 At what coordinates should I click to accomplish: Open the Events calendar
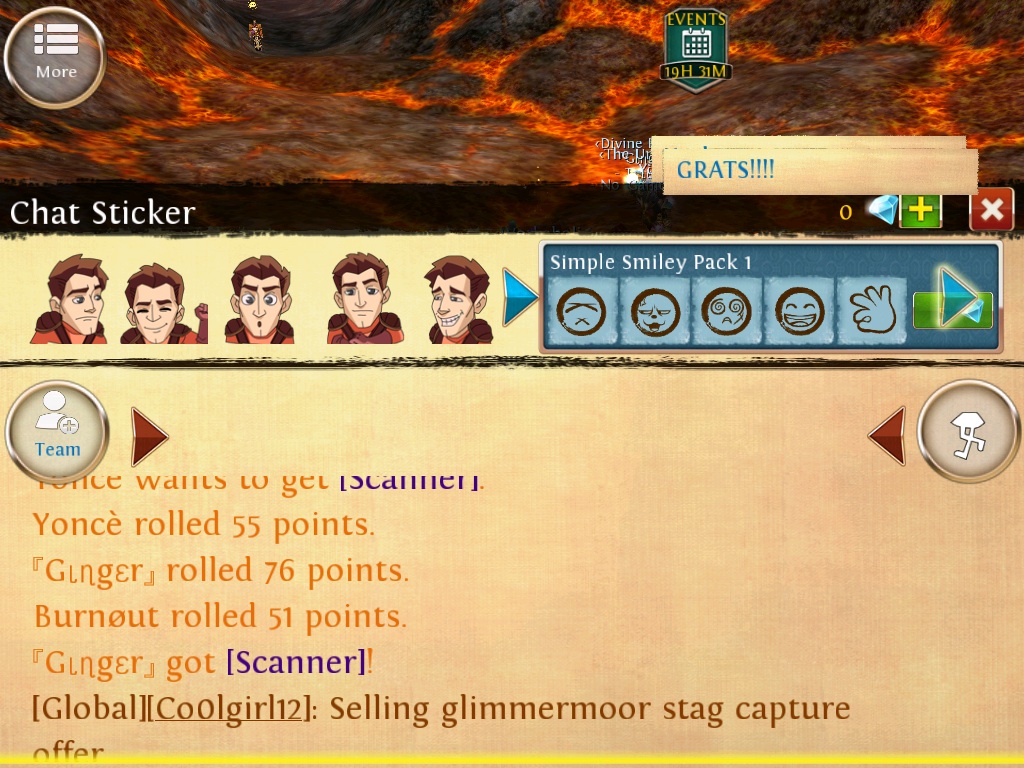(696, 49)
